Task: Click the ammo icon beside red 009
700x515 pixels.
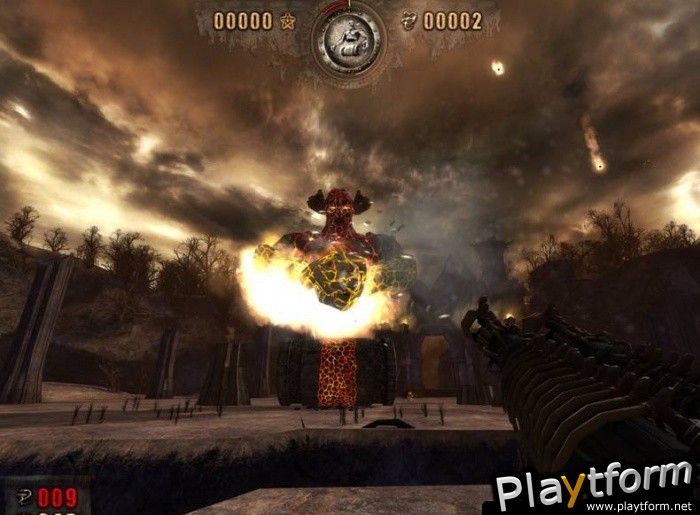Action: (22, 497)
